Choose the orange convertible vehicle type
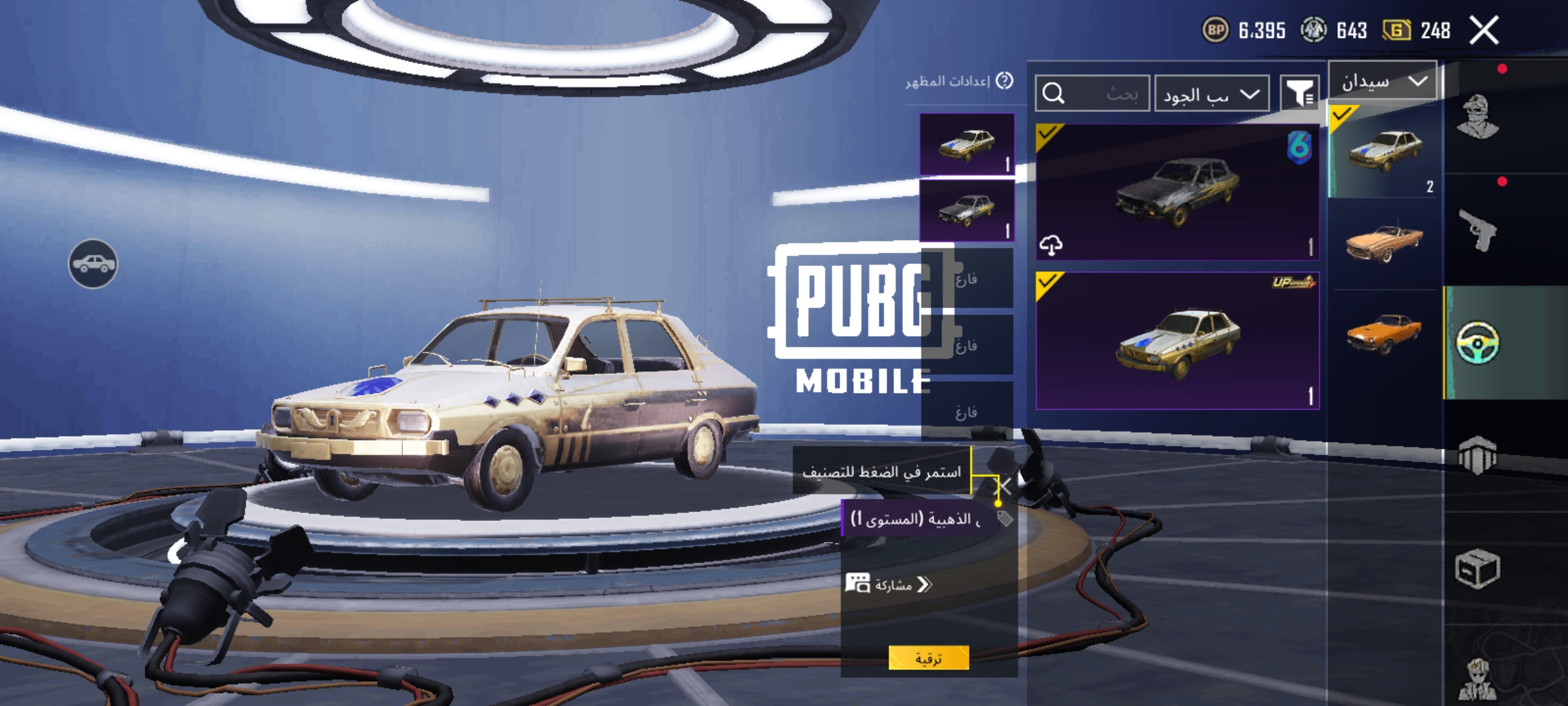Viewport: 1568px width, 706px height. [x=1383, y=243]
